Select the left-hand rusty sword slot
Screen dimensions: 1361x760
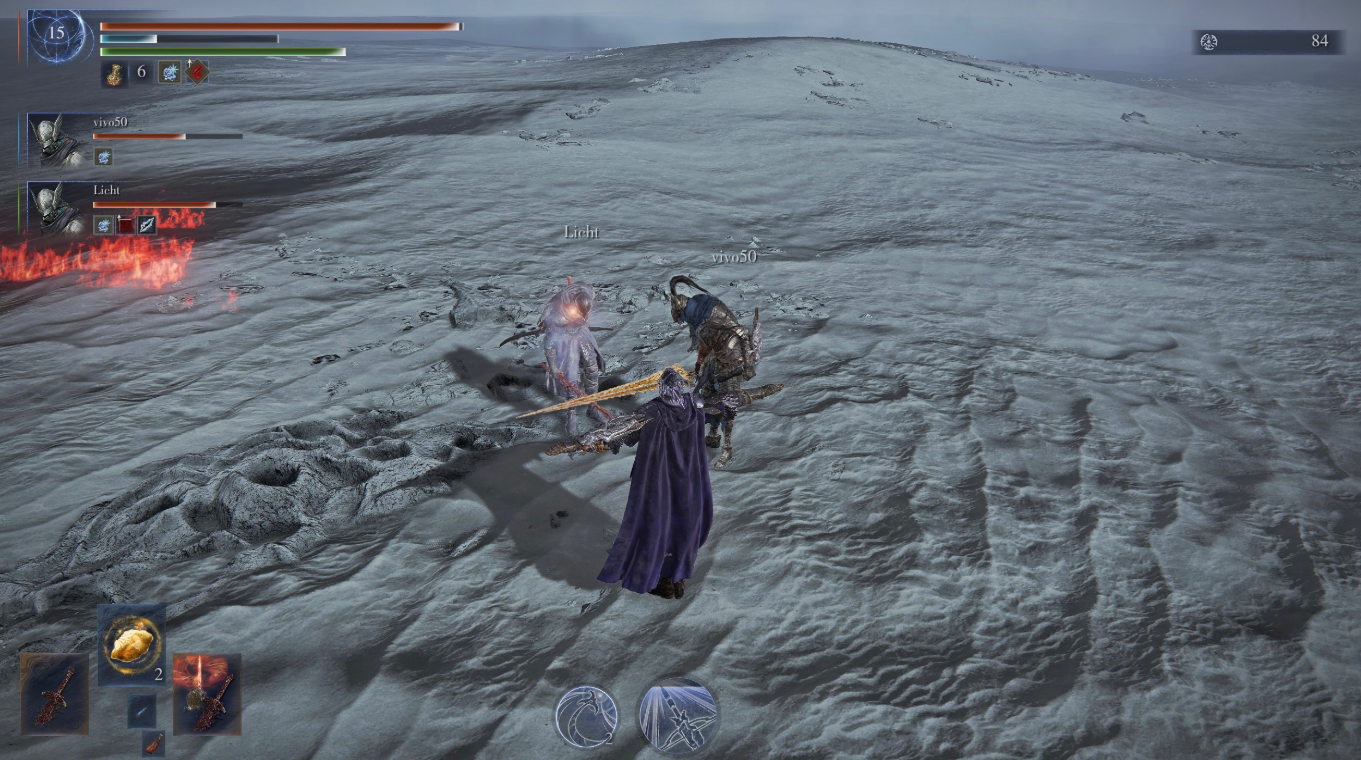click(55, 693)
